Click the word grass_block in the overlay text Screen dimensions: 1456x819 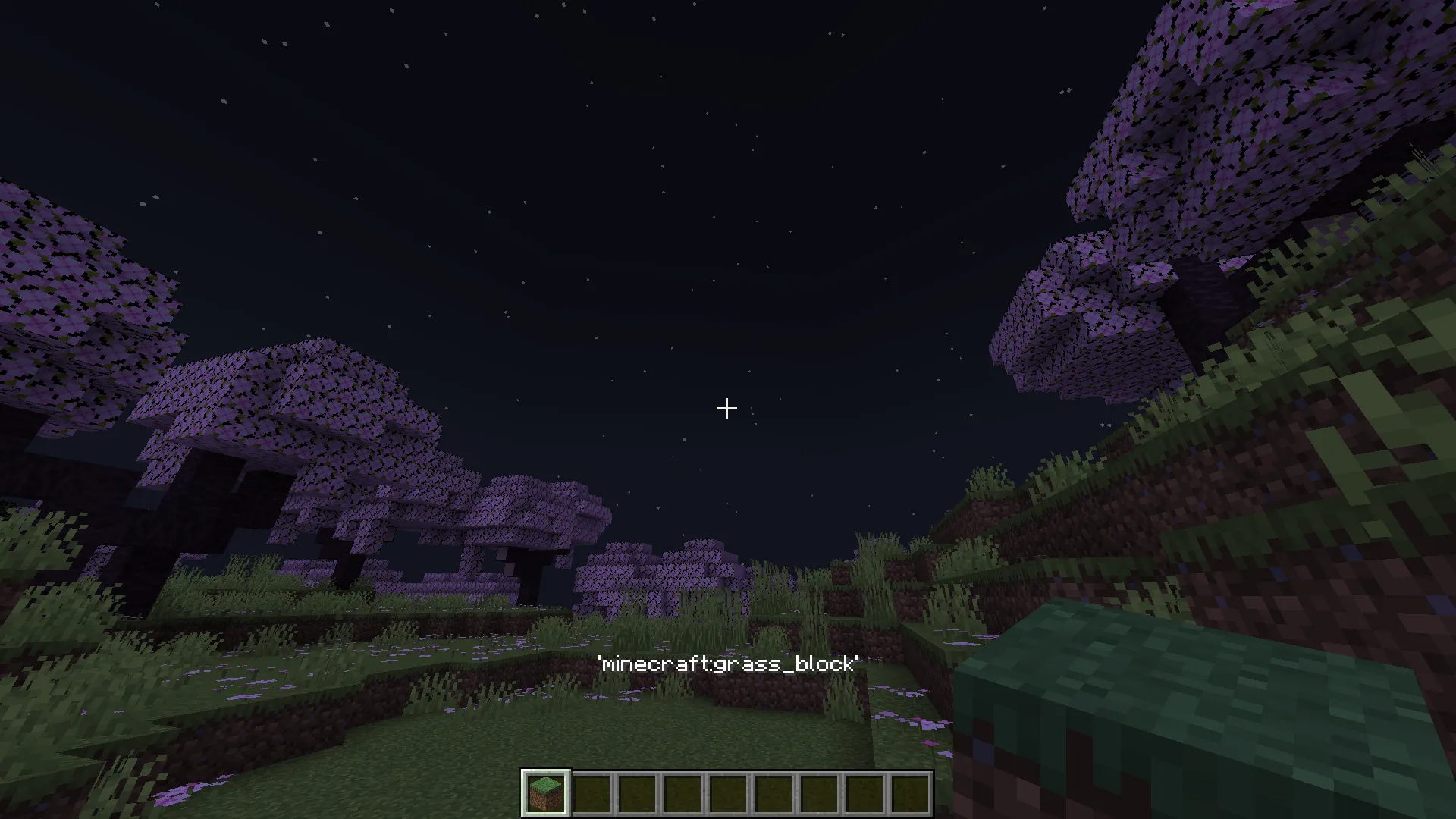pos(789,664)
